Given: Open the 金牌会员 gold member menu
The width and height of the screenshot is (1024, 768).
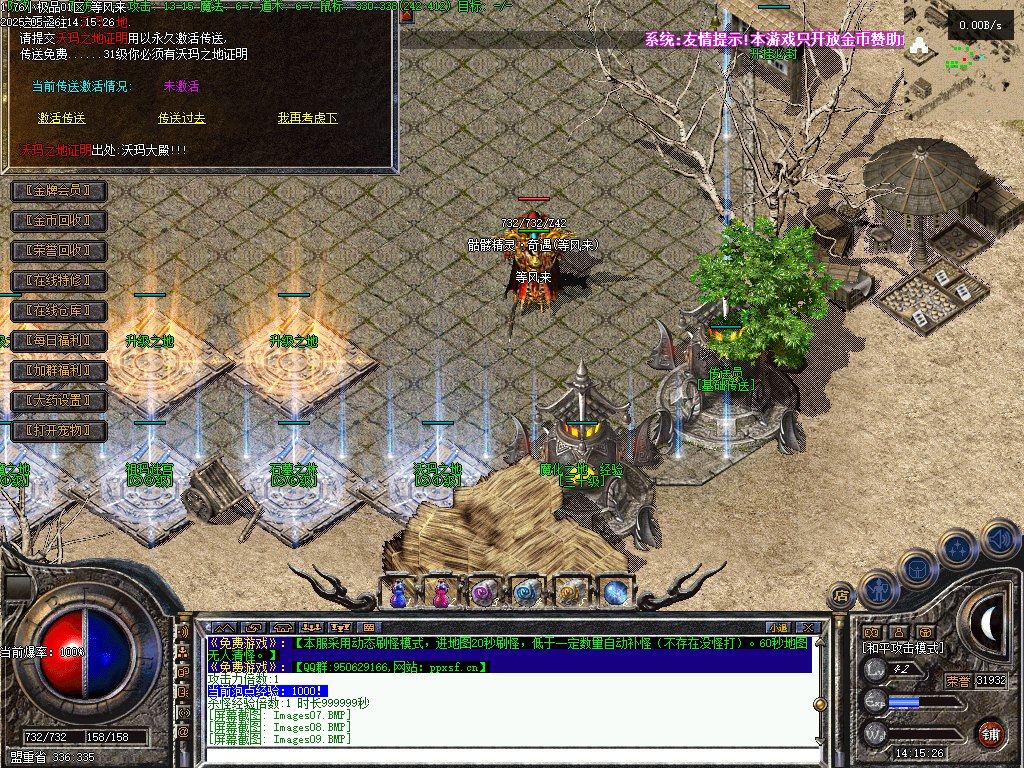Looking at the screenshot, I should [x=58, y=191].
